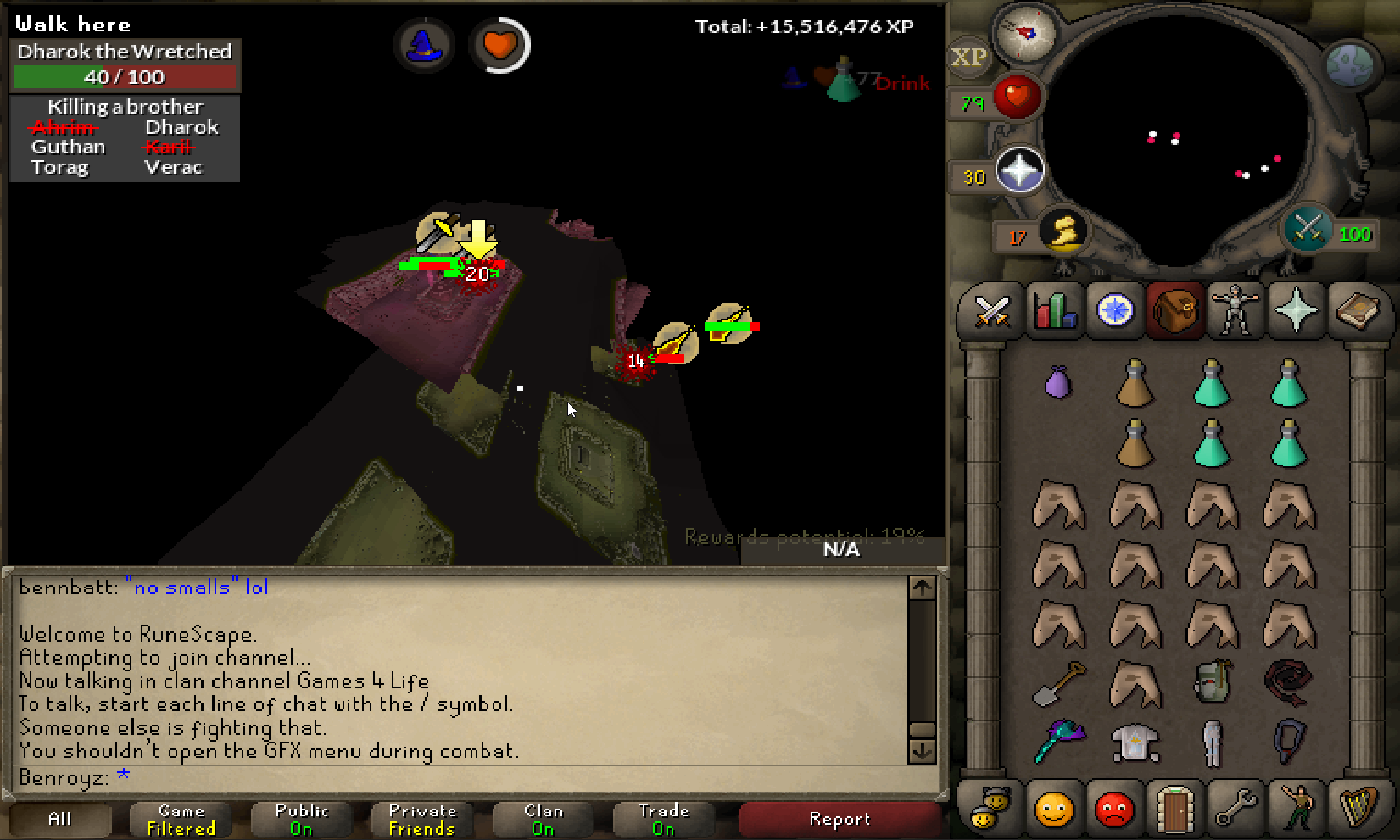This screenshot has height=840, width=1400.
Task: Click the compass to face north
Action: point(1025,34)
